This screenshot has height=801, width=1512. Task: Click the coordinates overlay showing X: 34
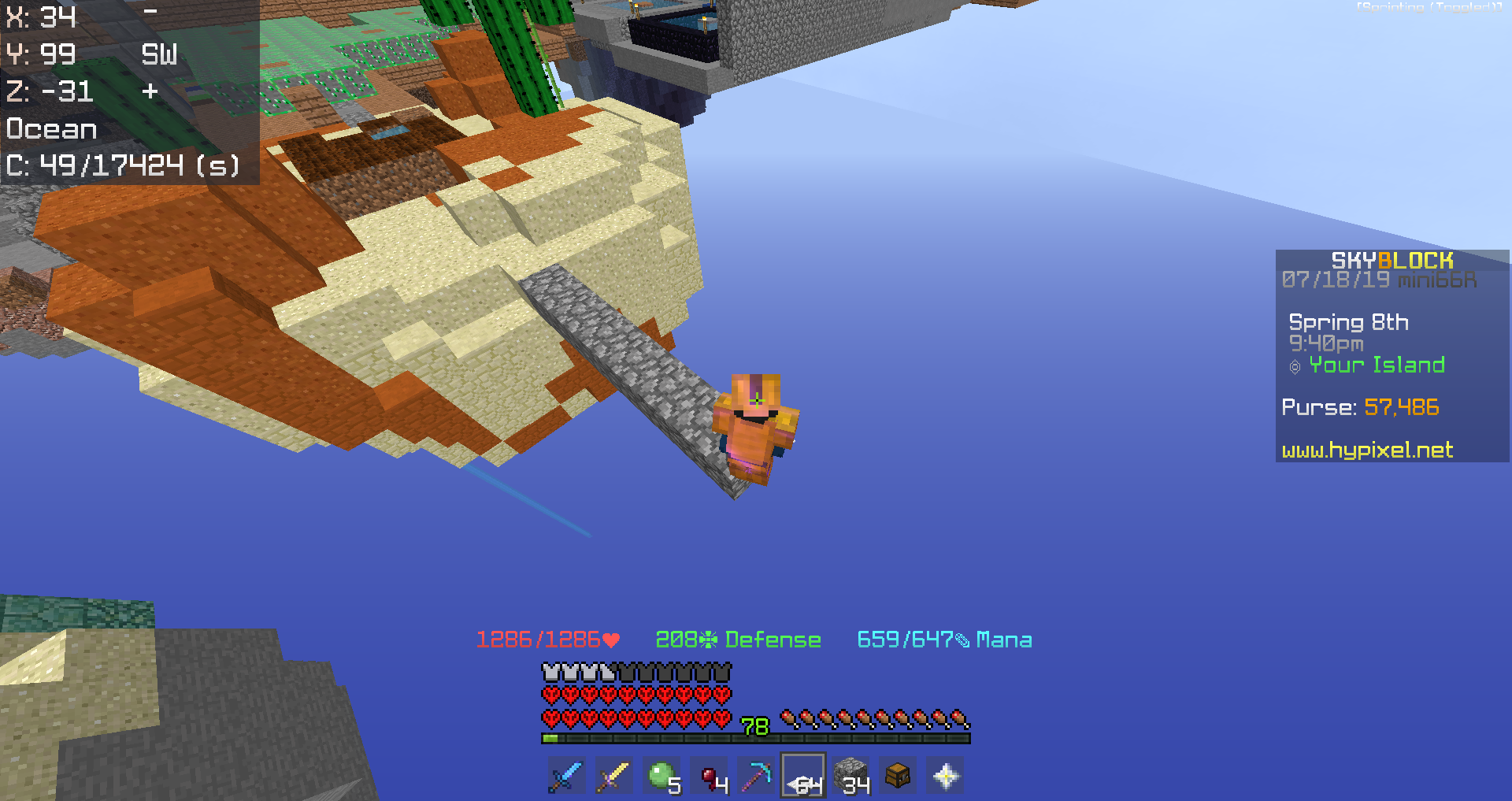pos(42,16)
